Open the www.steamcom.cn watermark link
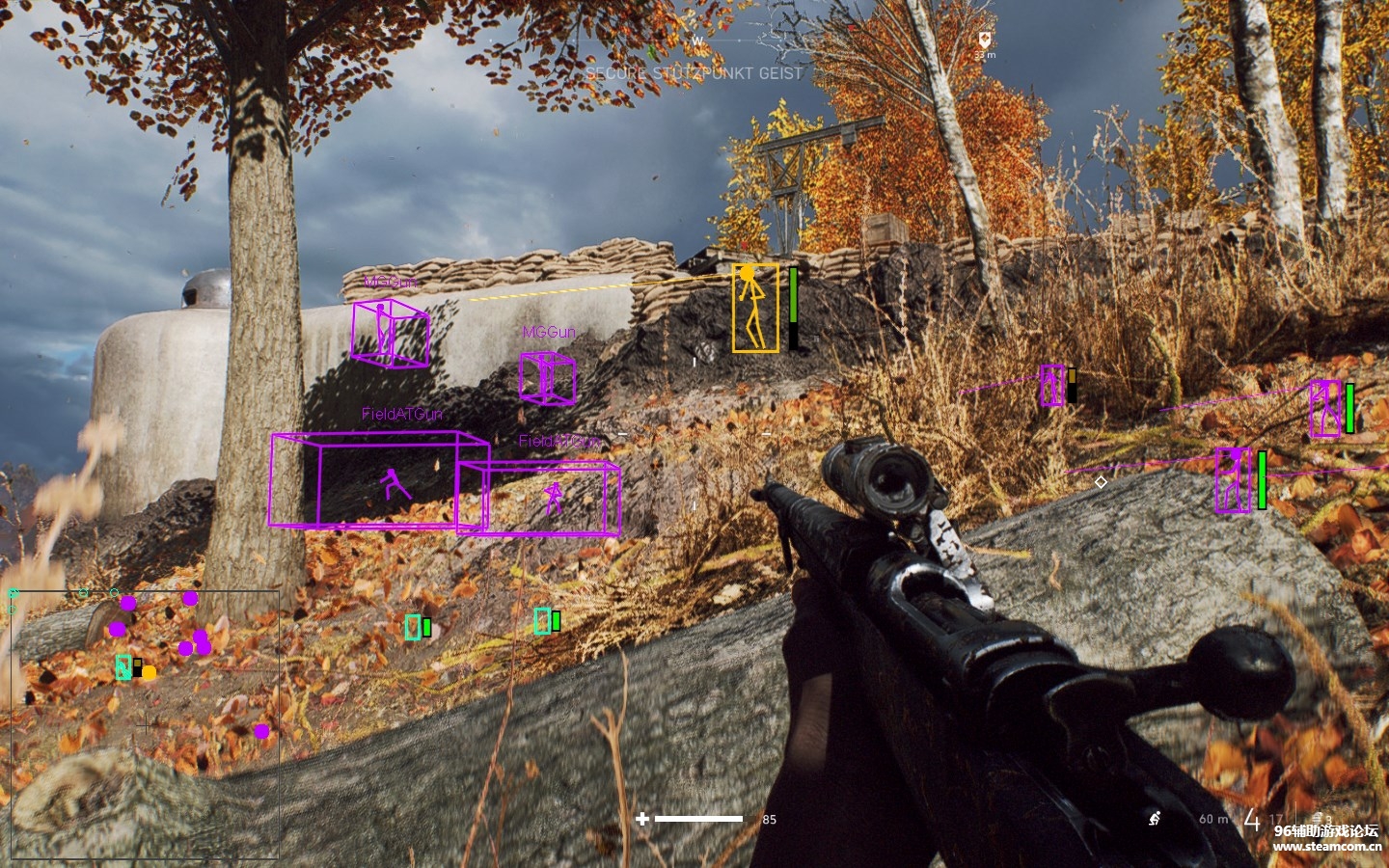Viewport: 1389px width, 868px height. click(1326, 847)
